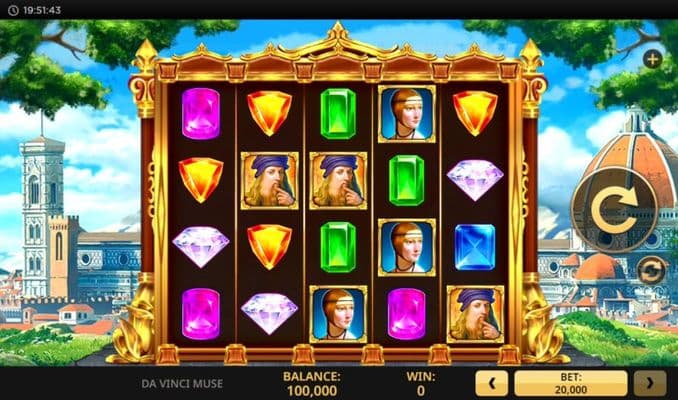Viewport: 678px width, 400px height.
Task: Decrease the bet with the left arrow
Action: click(x=491, y=383)
